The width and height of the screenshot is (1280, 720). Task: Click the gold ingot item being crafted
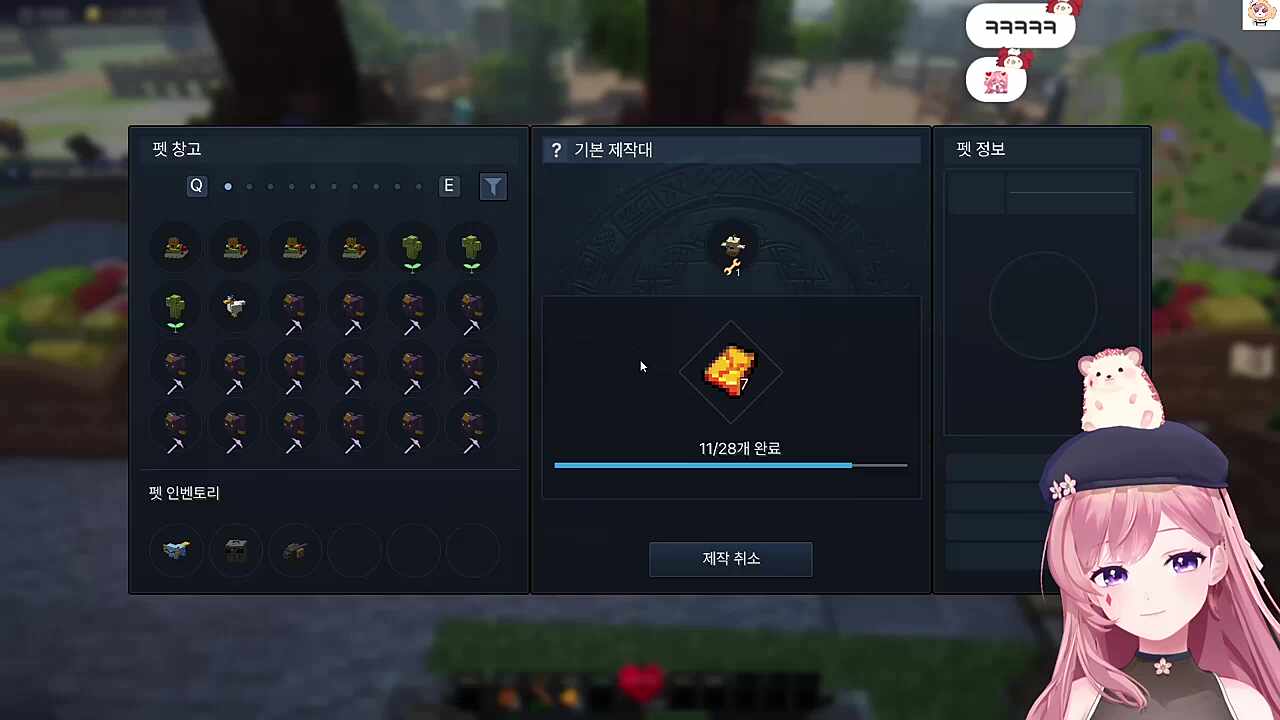729,372
